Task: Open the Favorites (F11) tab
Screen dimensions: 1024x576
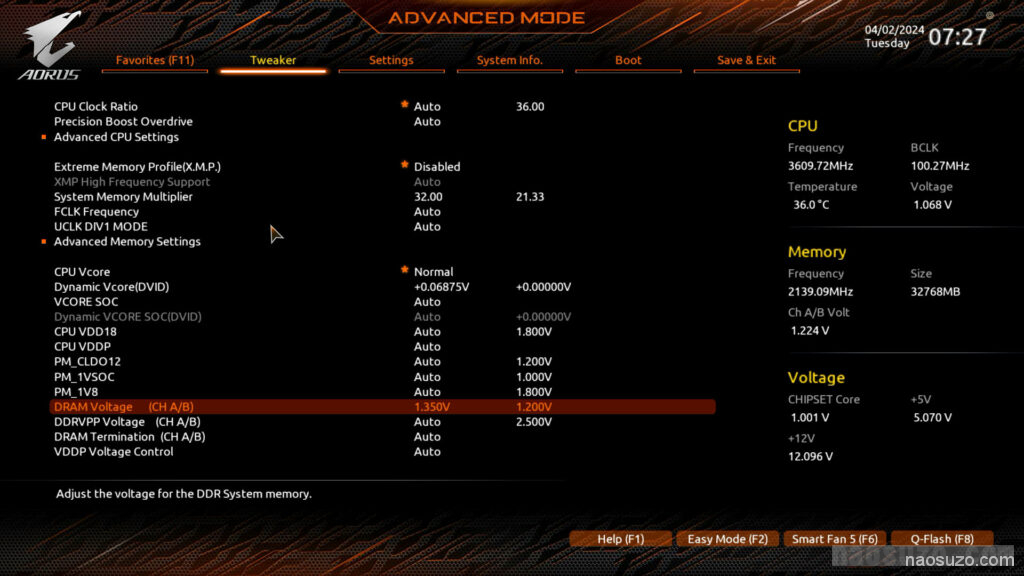Action: coord(155,60)
